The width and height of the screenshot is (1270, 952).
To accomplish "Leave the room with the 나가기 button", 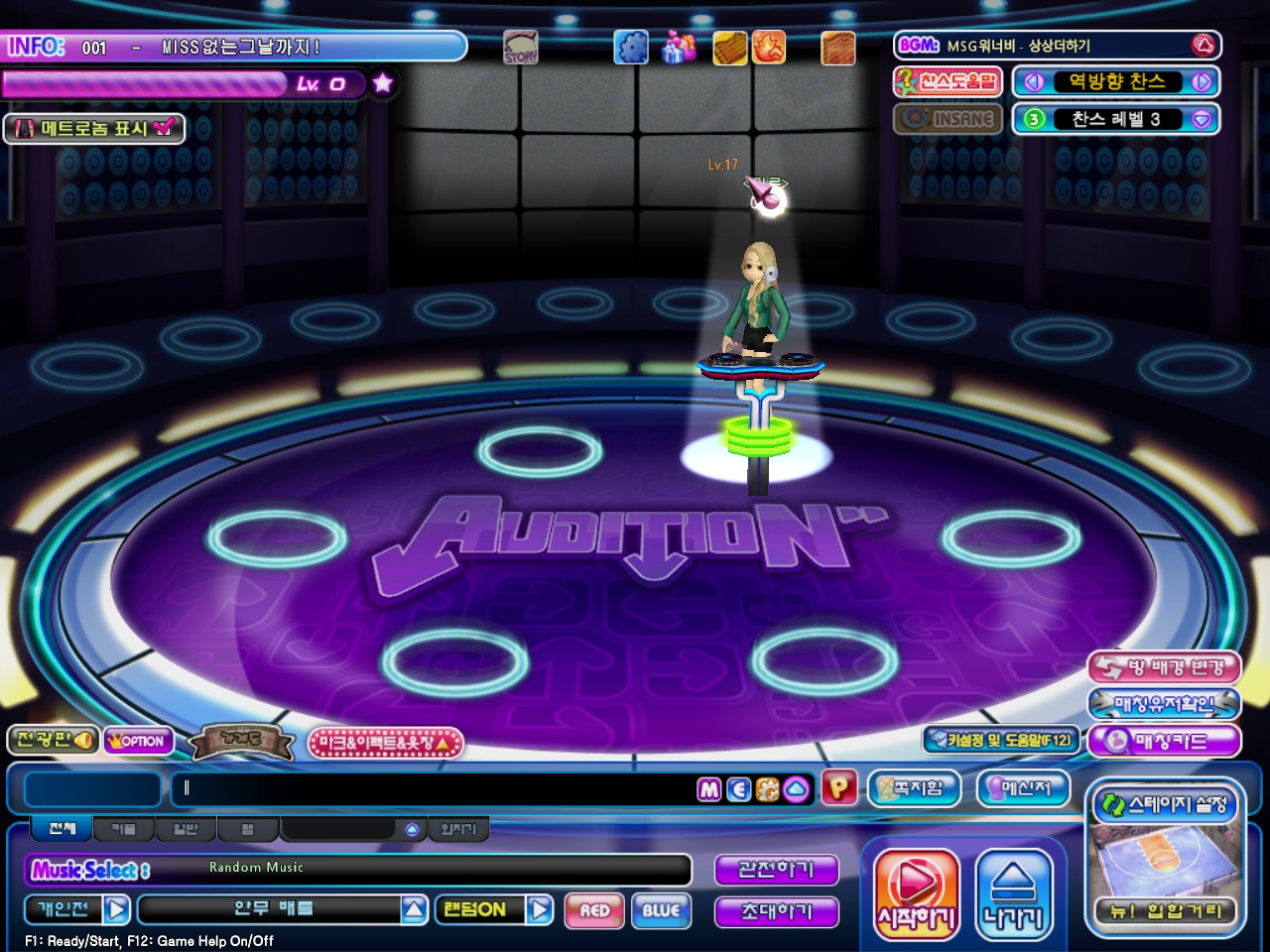I will [x=1013, y=892].
